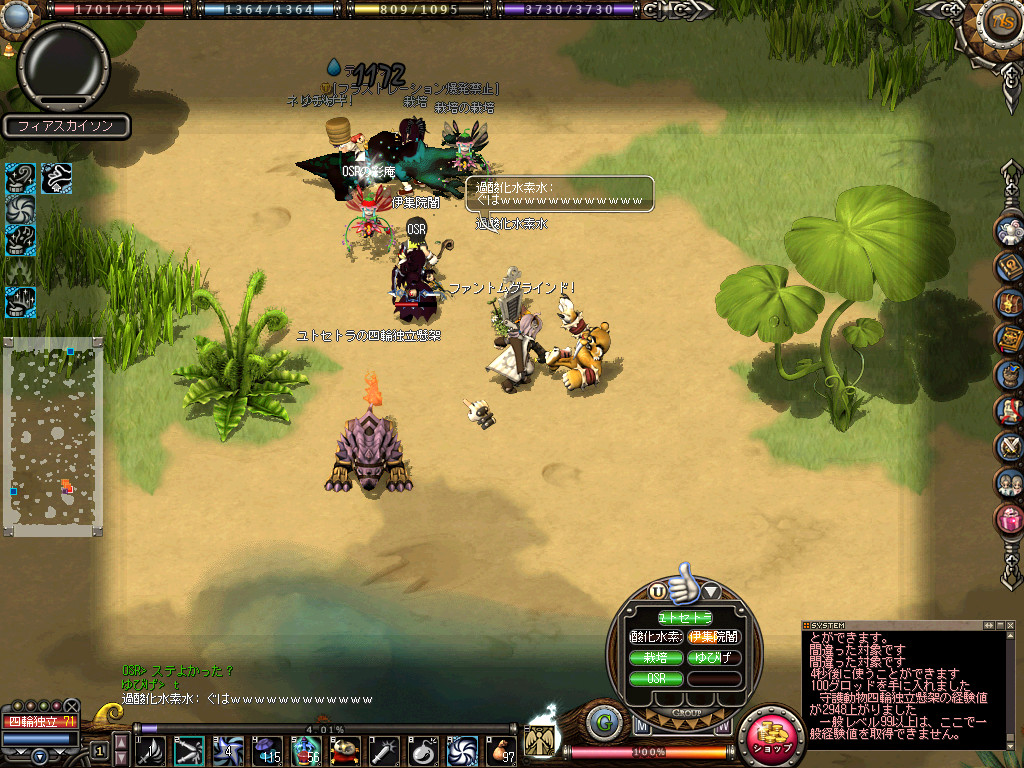1024x768 pixels.
Task: Select party member 栽培 in group list
Action: (x=656, y=657)
